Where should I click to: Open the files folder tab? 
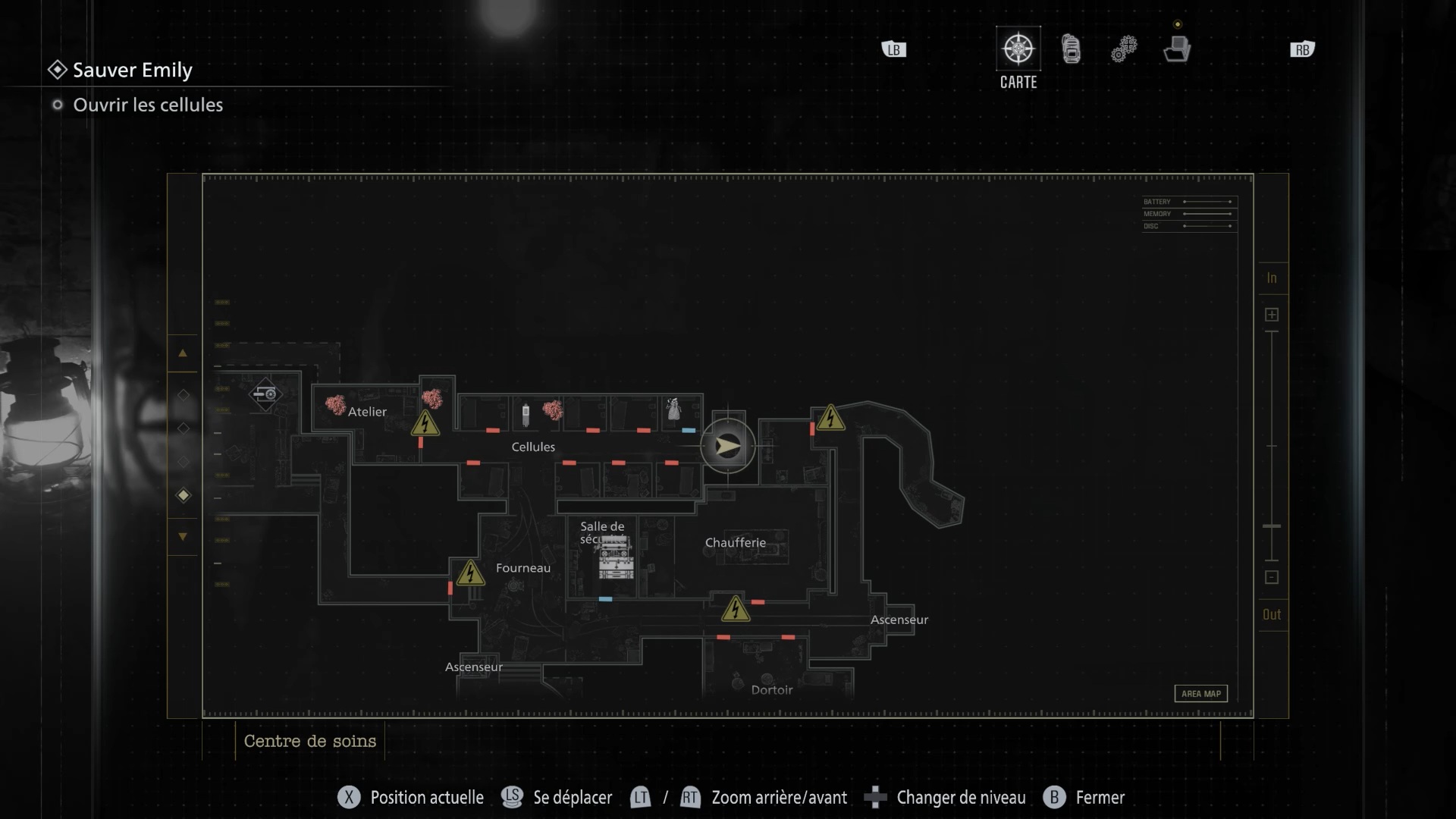coord(1177,49)
